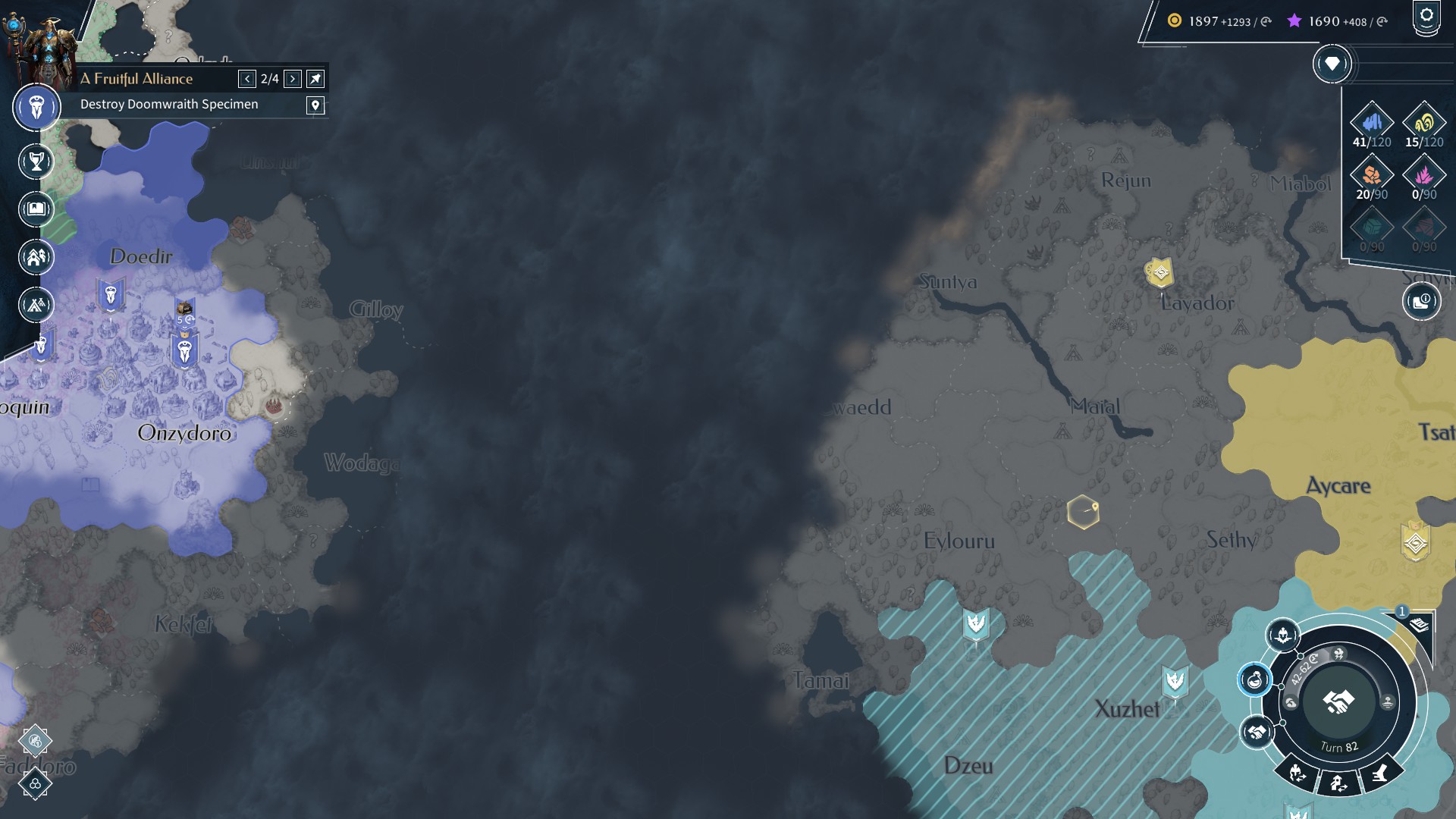The height and width of the screenshot is (819, 1456).
Task: Click the location marker beside Destroy Doomwraith Specimen
Action: 316,104
